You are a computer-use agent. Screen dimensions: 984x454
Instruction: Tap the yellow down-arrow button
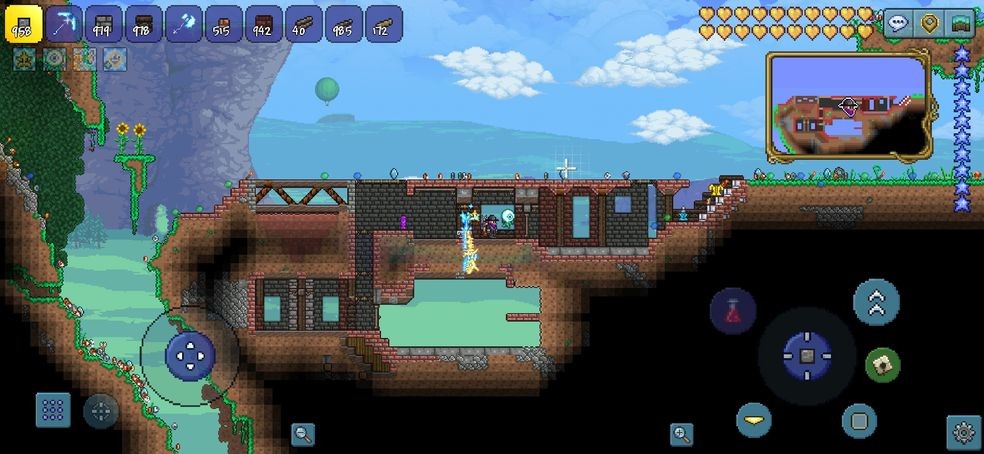tap(754, 420)
